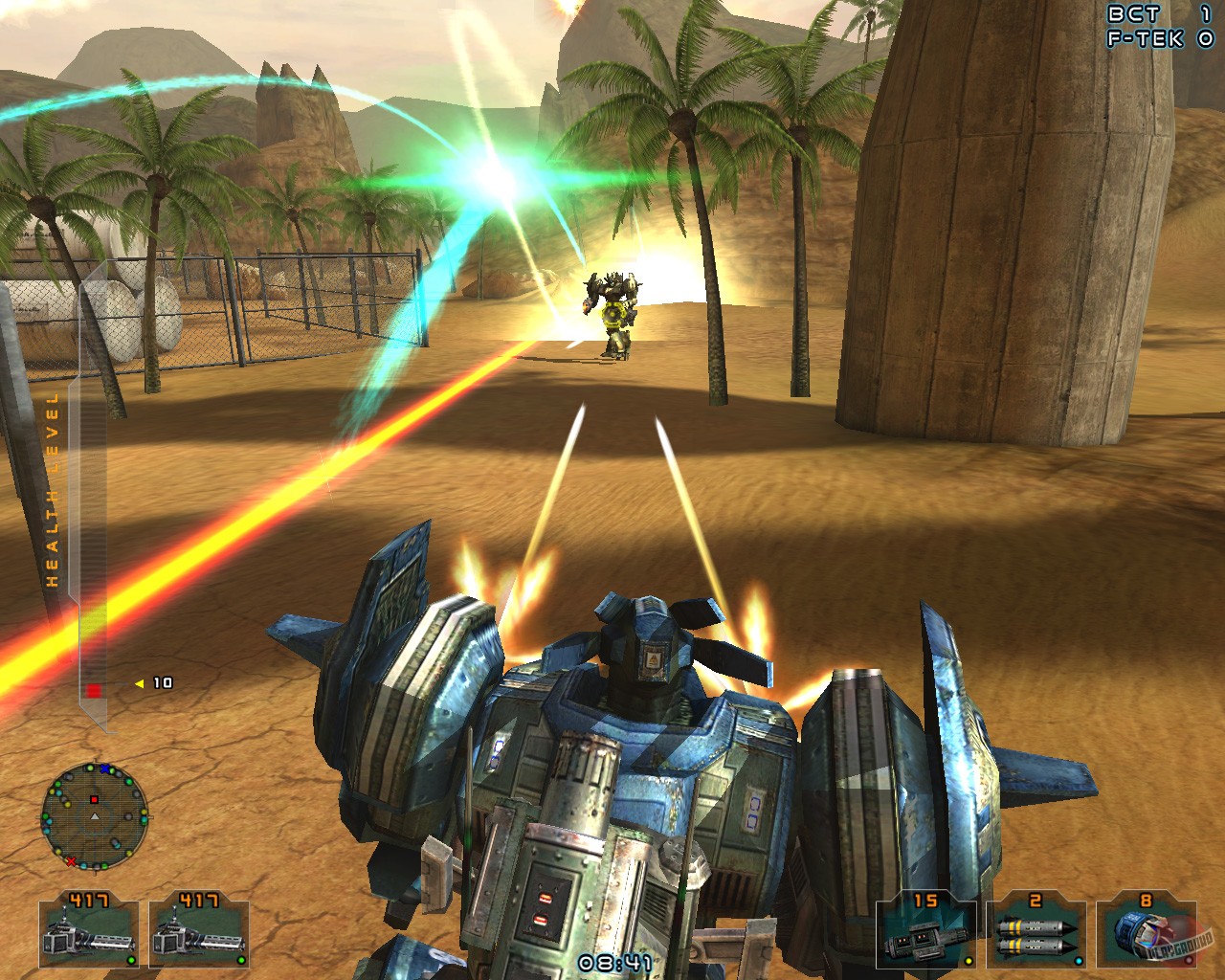
Task: Click the yellow arrow beside the 10 indicator
Action: [x=138, y=683]
